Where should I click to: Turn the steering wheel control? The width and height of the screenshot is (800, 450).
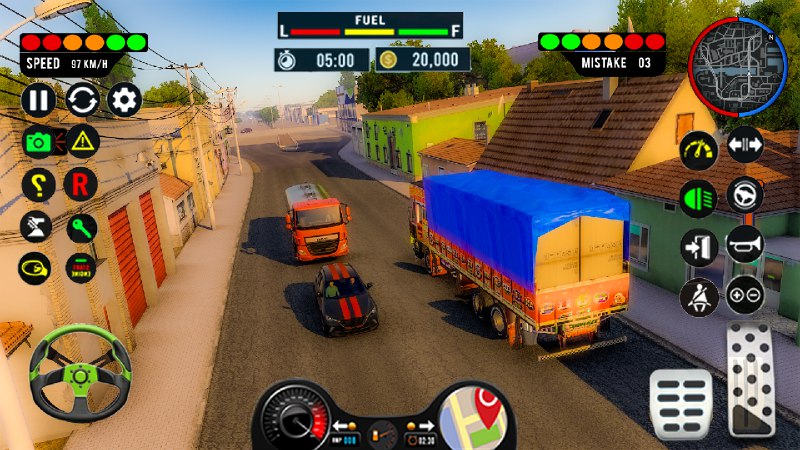tap(80, 372)
